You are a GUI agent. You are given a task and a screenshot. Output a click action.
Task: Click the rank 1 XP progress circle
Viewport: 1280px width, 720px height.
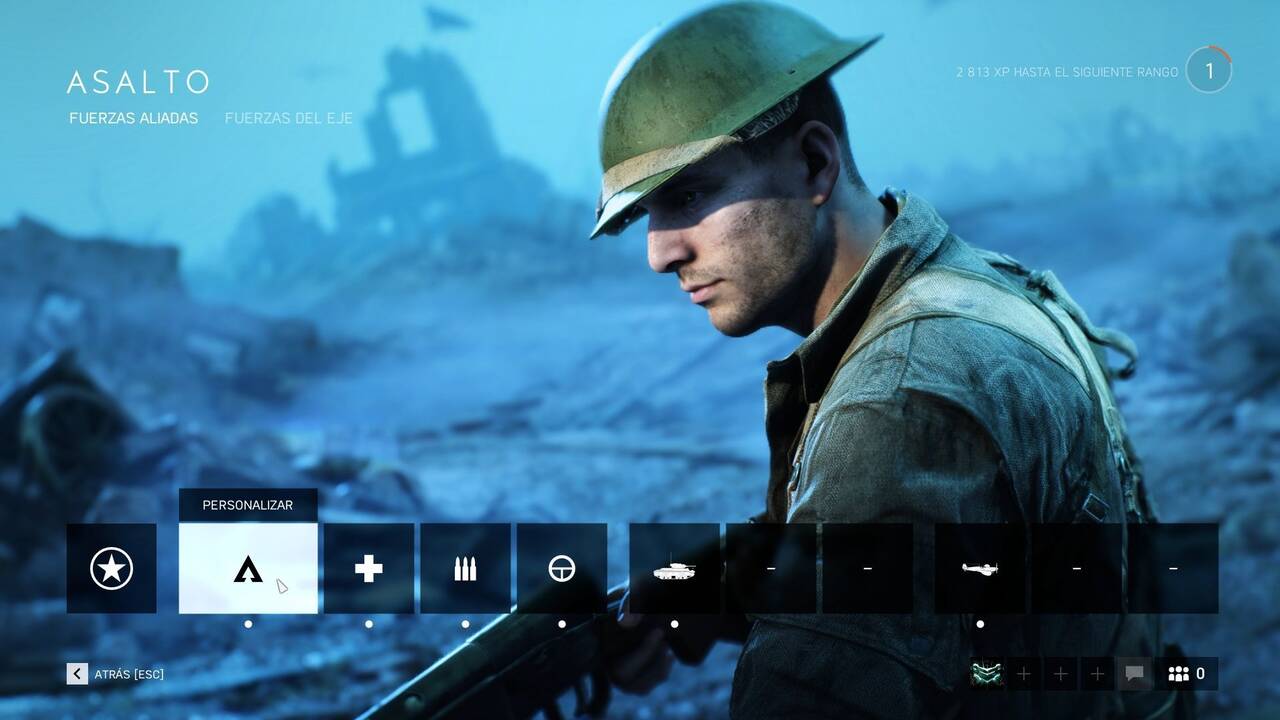point(1209,68)
